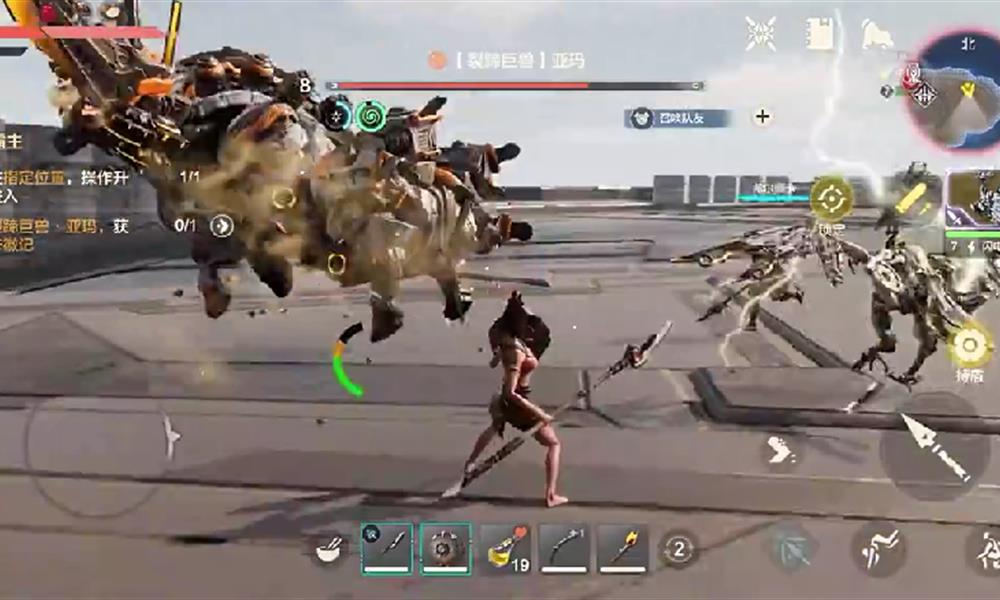Select the dagger hotbar slot

pyautogui.click(x=386, y=548)
